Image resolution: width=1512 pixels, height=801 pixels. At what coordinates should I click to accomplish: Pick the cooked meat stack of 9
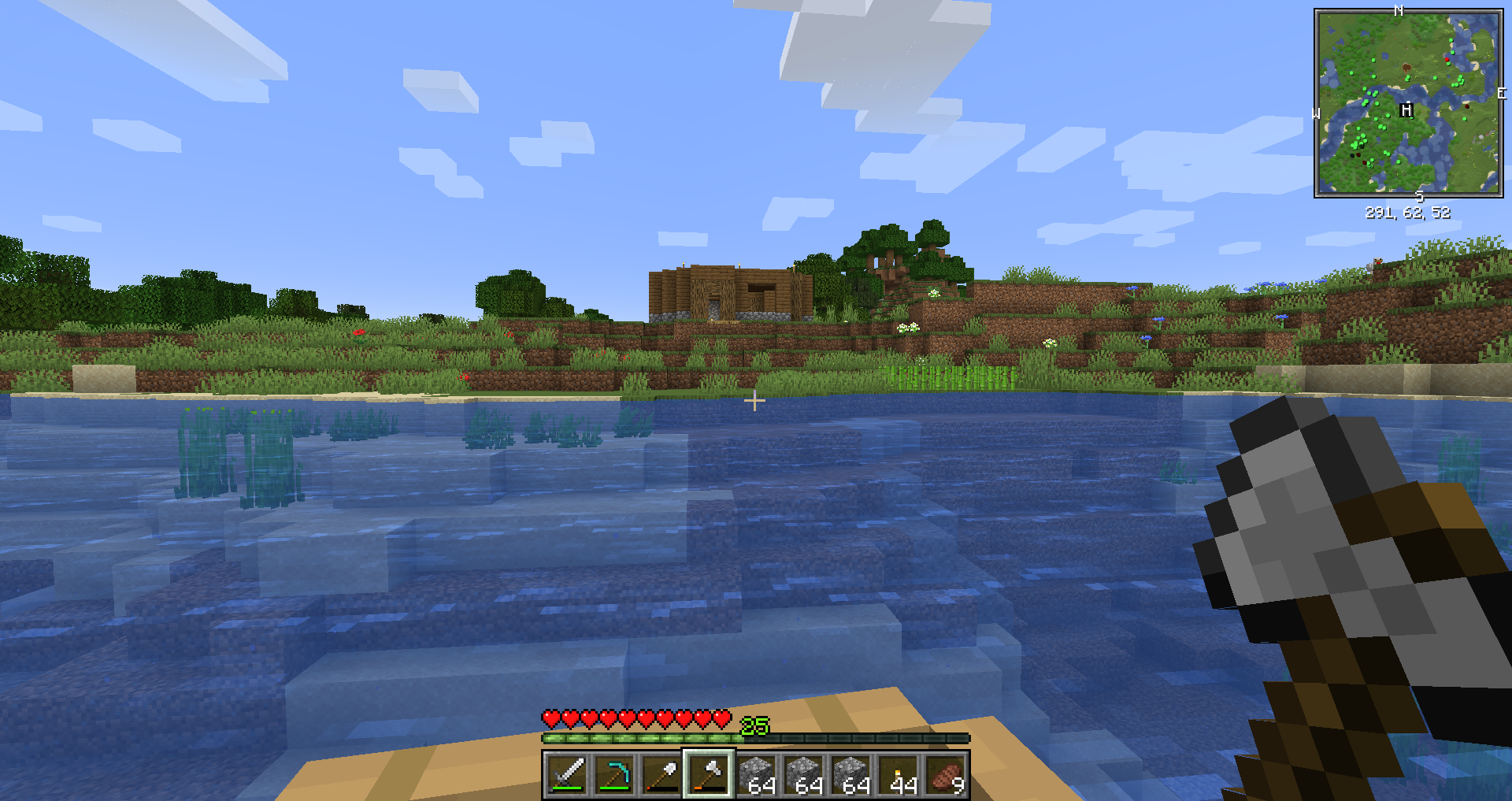point(947,774)
